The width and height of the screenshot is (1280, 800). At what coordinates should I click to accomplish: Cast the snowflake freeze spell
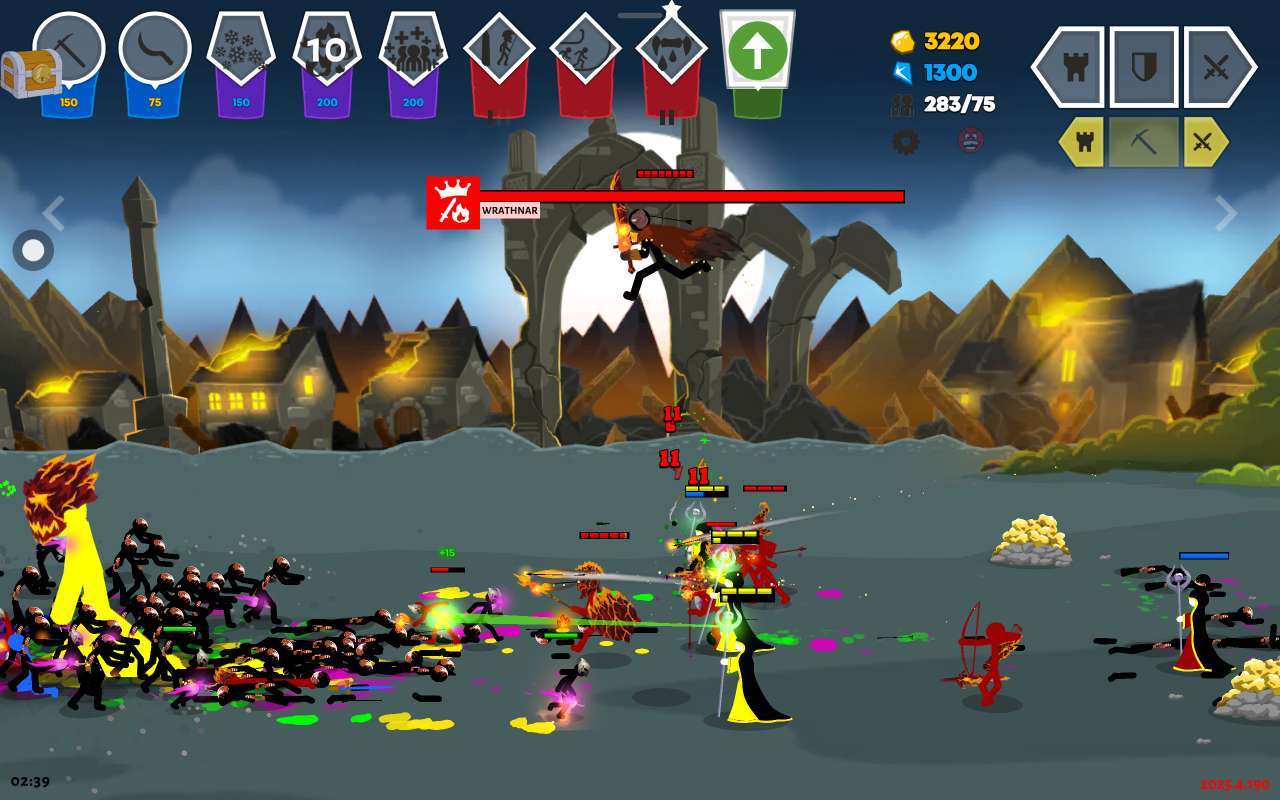[241, 50]
